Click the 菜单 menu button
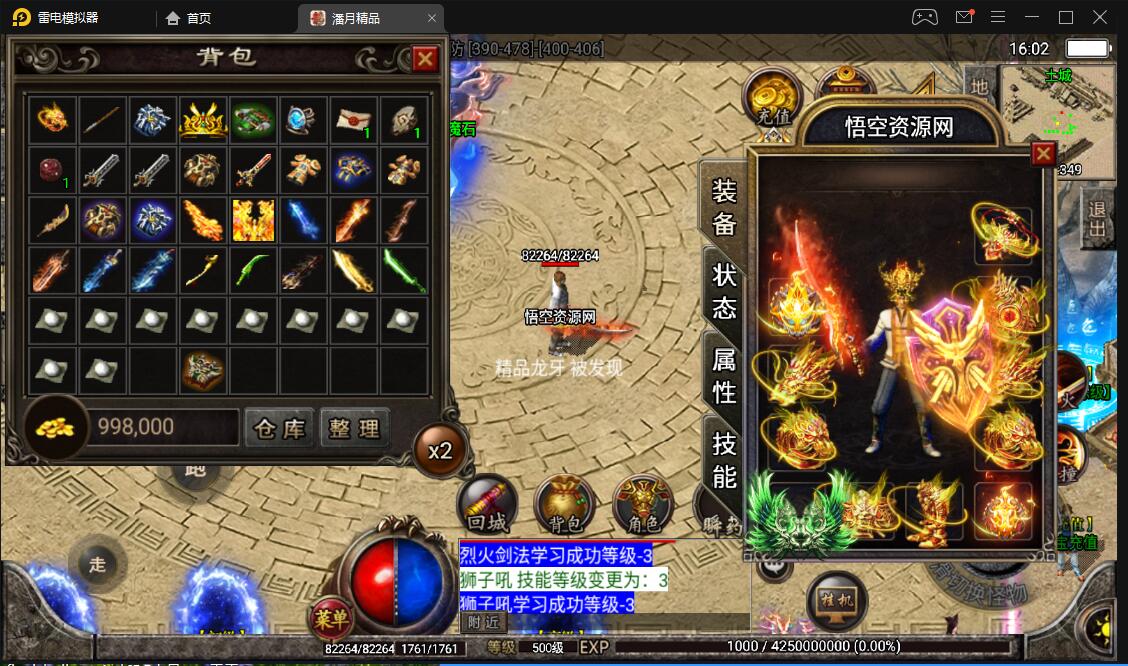The image size is (1128, 666). (331, 619)
